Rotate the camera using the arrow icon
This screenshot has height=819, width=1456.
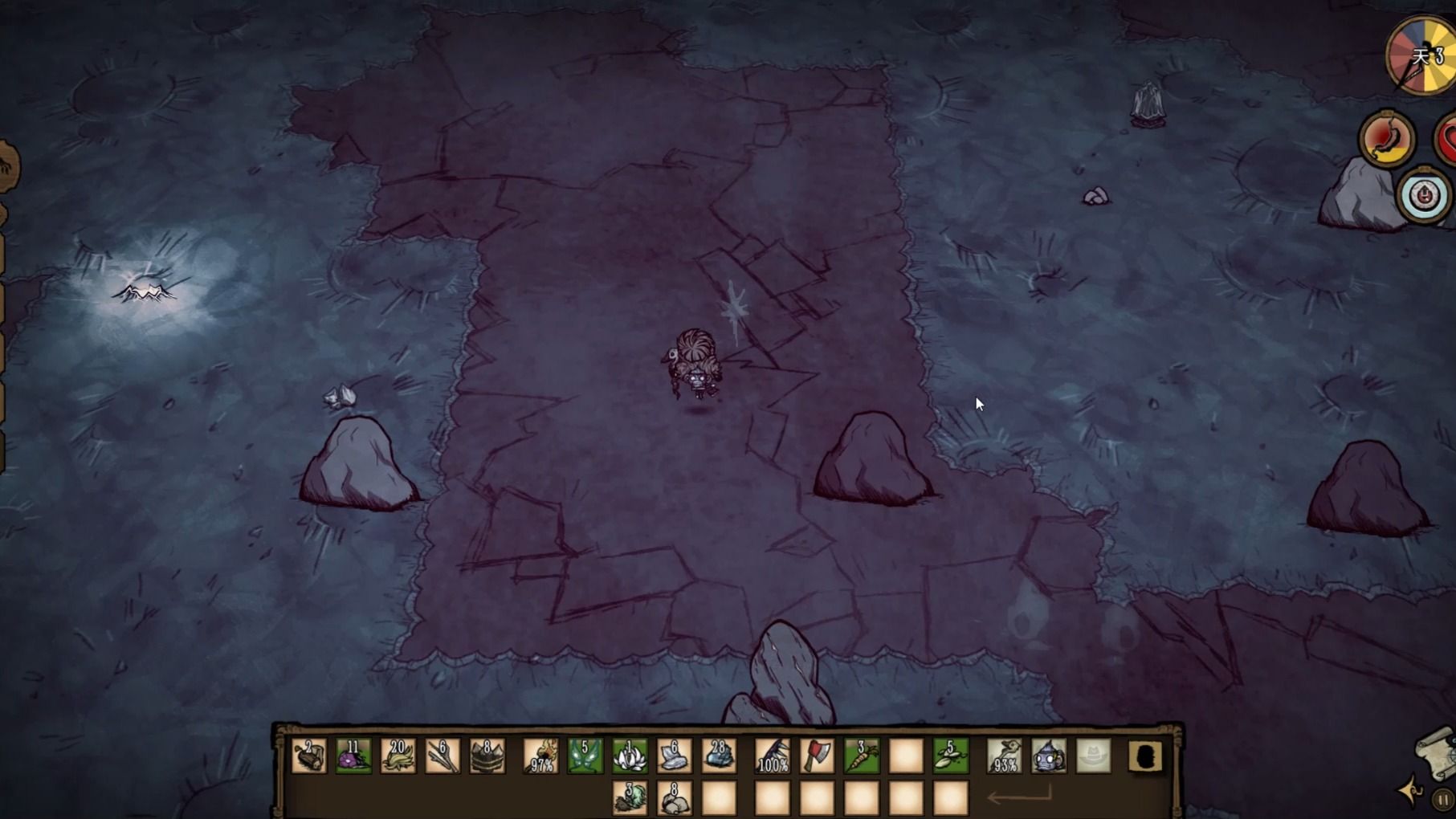pyautogui.click(x=1411, y=791)
